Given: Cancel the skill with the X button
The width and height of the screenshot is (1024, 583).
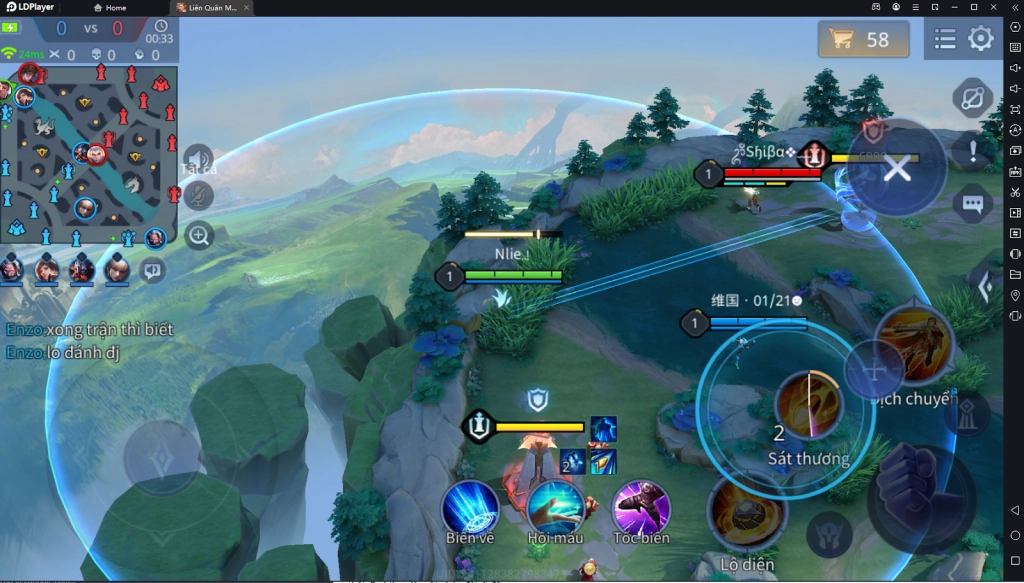Looking at the screenshot, I should 897,168.
